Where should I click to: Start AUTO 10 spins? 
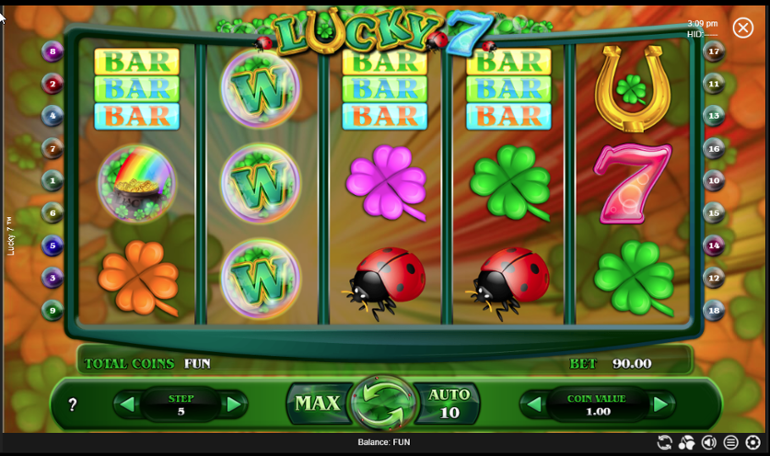(449, 403)
